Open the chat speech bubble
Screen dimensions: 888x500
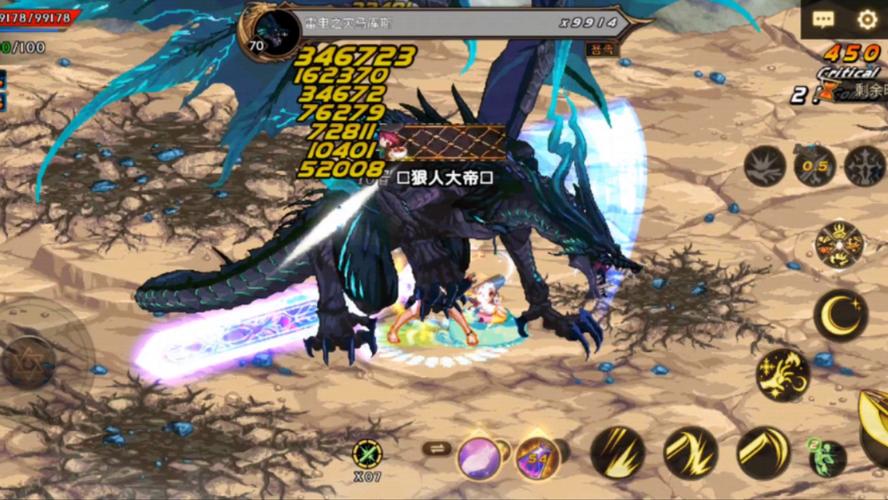point(824,19)
